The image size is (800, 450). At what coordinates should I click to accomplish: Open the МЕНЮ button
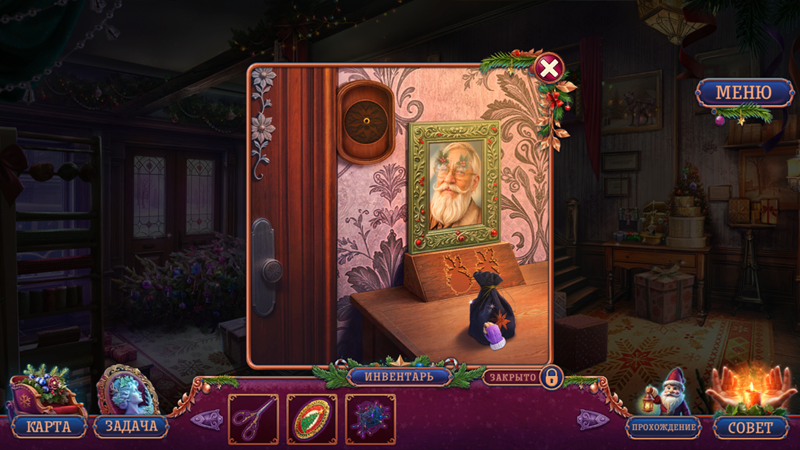[x=741, y=94]
